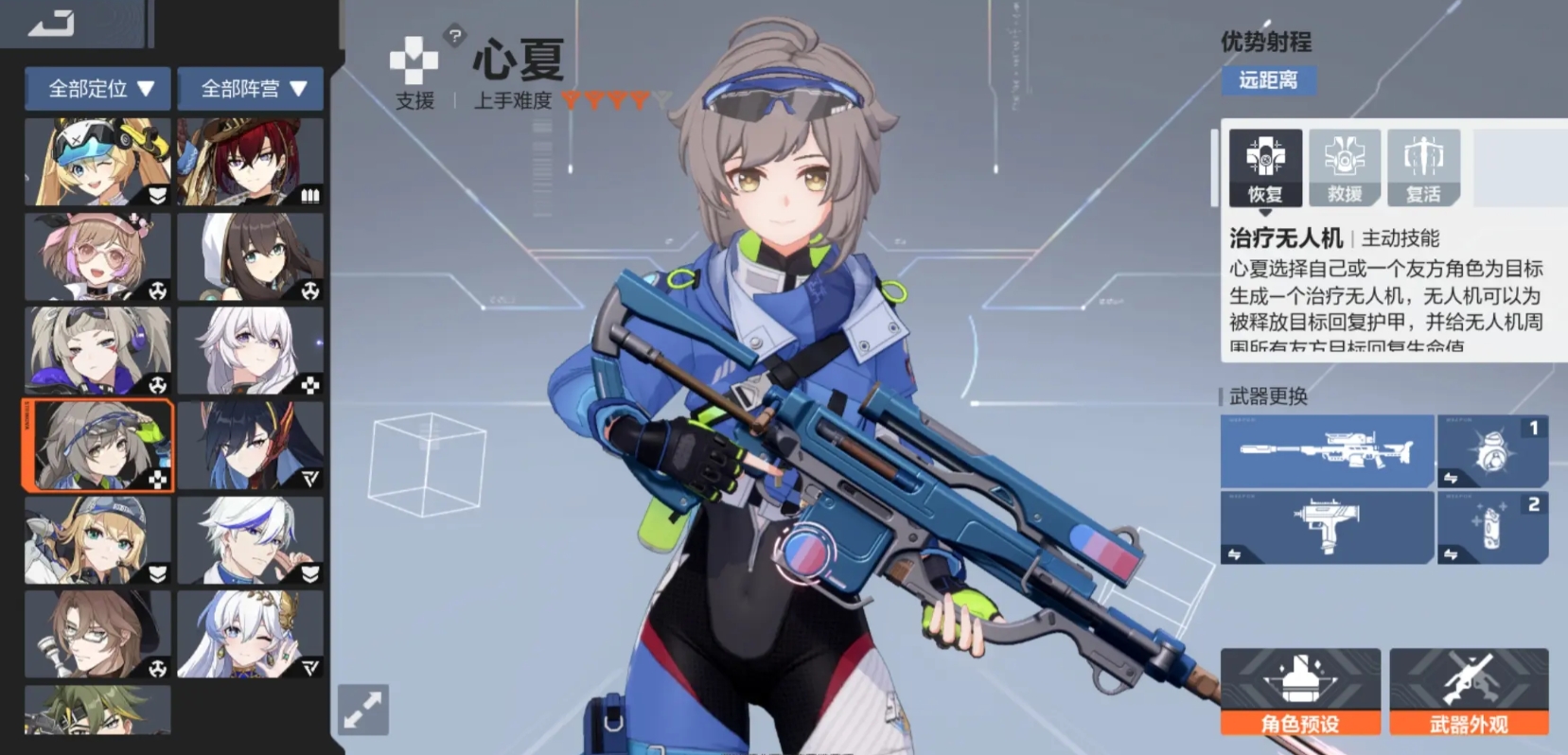Swap the secondary submachine gun slot
Viewport: 1568px width, 755px height.
[1327, 528]
